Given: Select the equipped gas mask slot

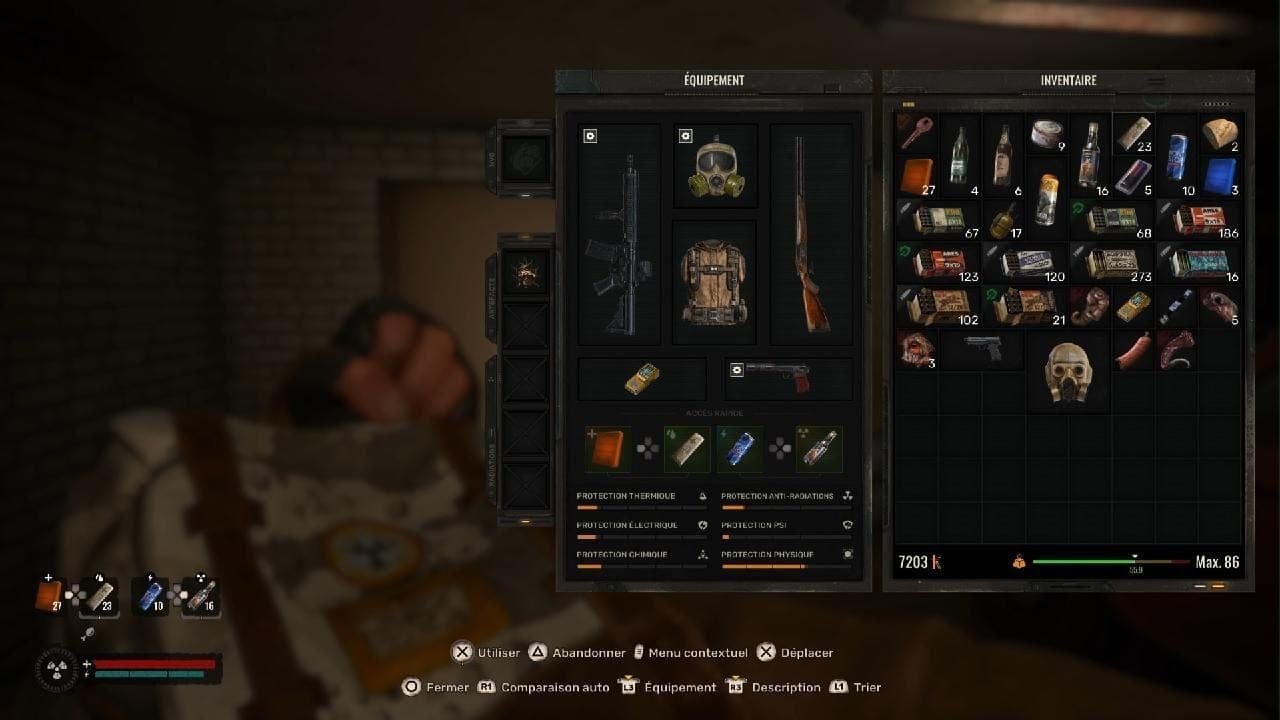Looking at the screenshot, I should [715, 166].
